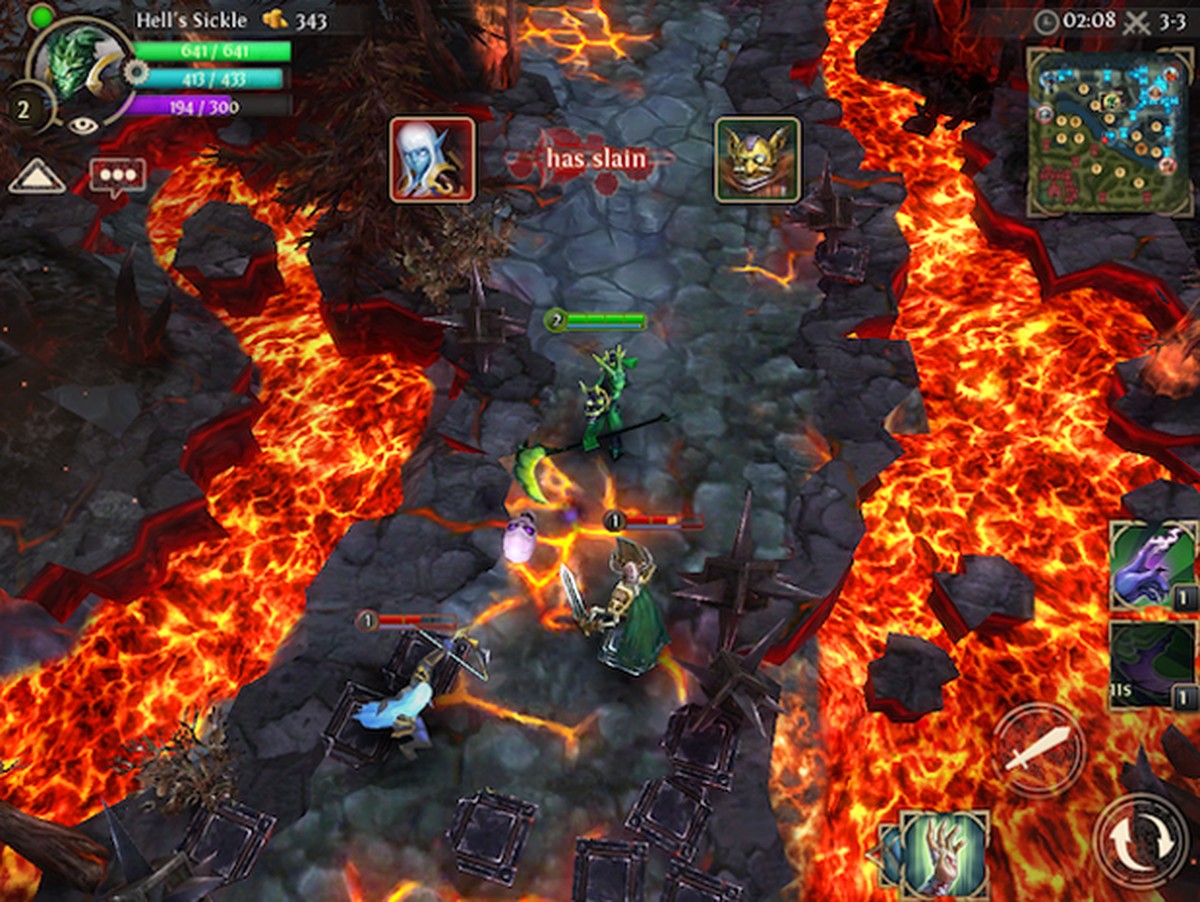This screenshot has height=902, width=1200.
Task: Open the chat speech bubble
Action: [117, 176]
